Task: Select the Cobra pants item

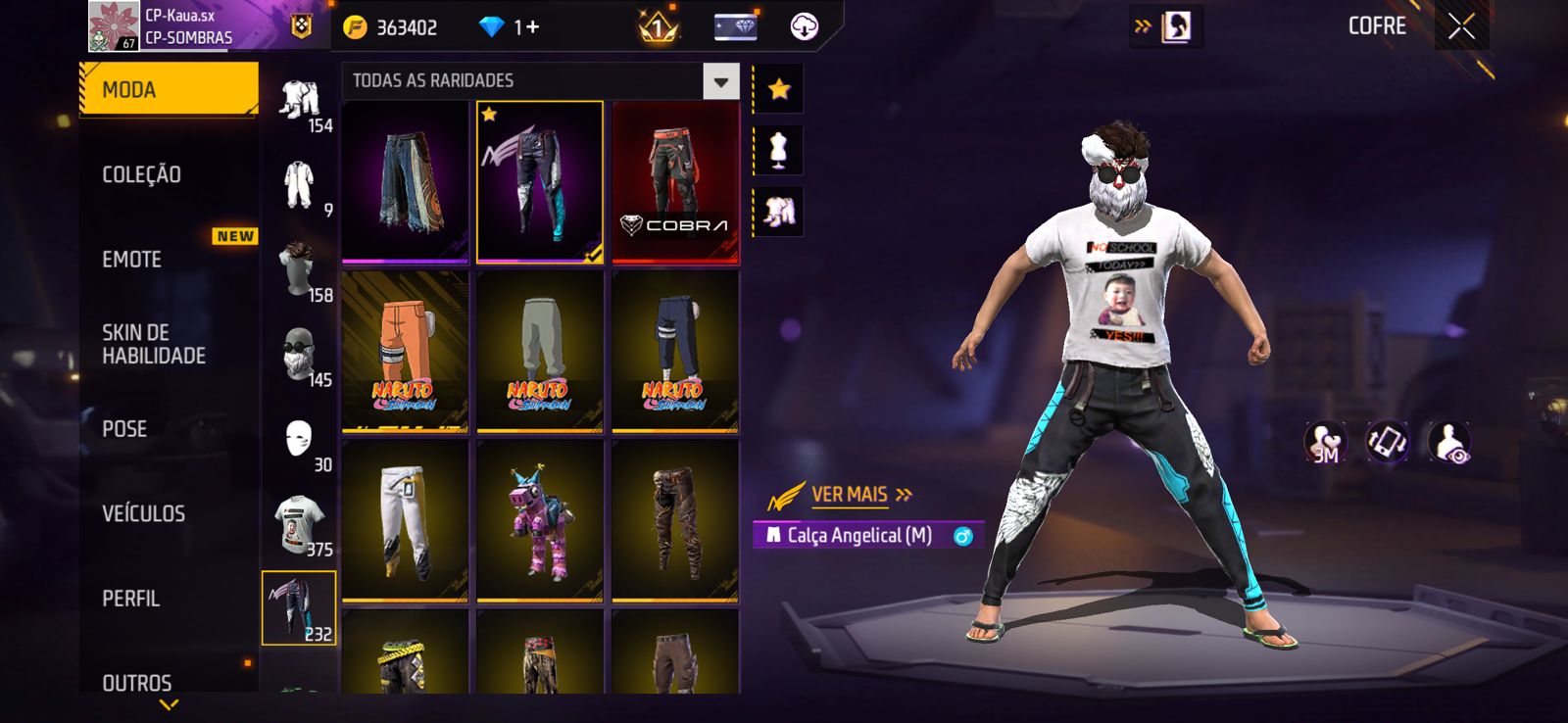Action: pyautogui.click(x=675, y=182)
